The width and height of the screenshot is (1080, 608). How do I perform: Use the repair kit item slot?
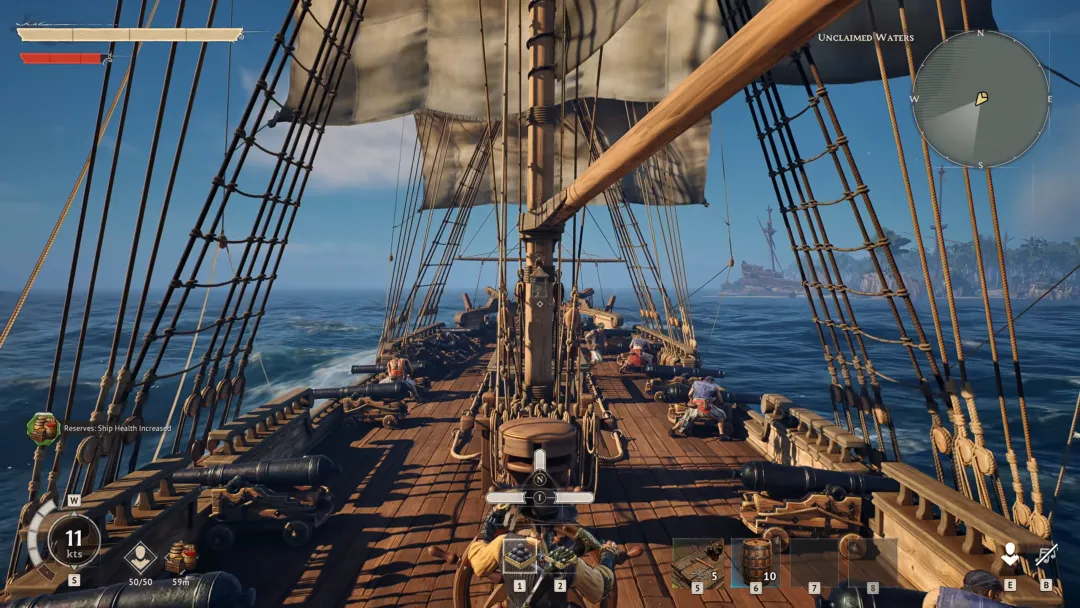[x=697, y=562]
